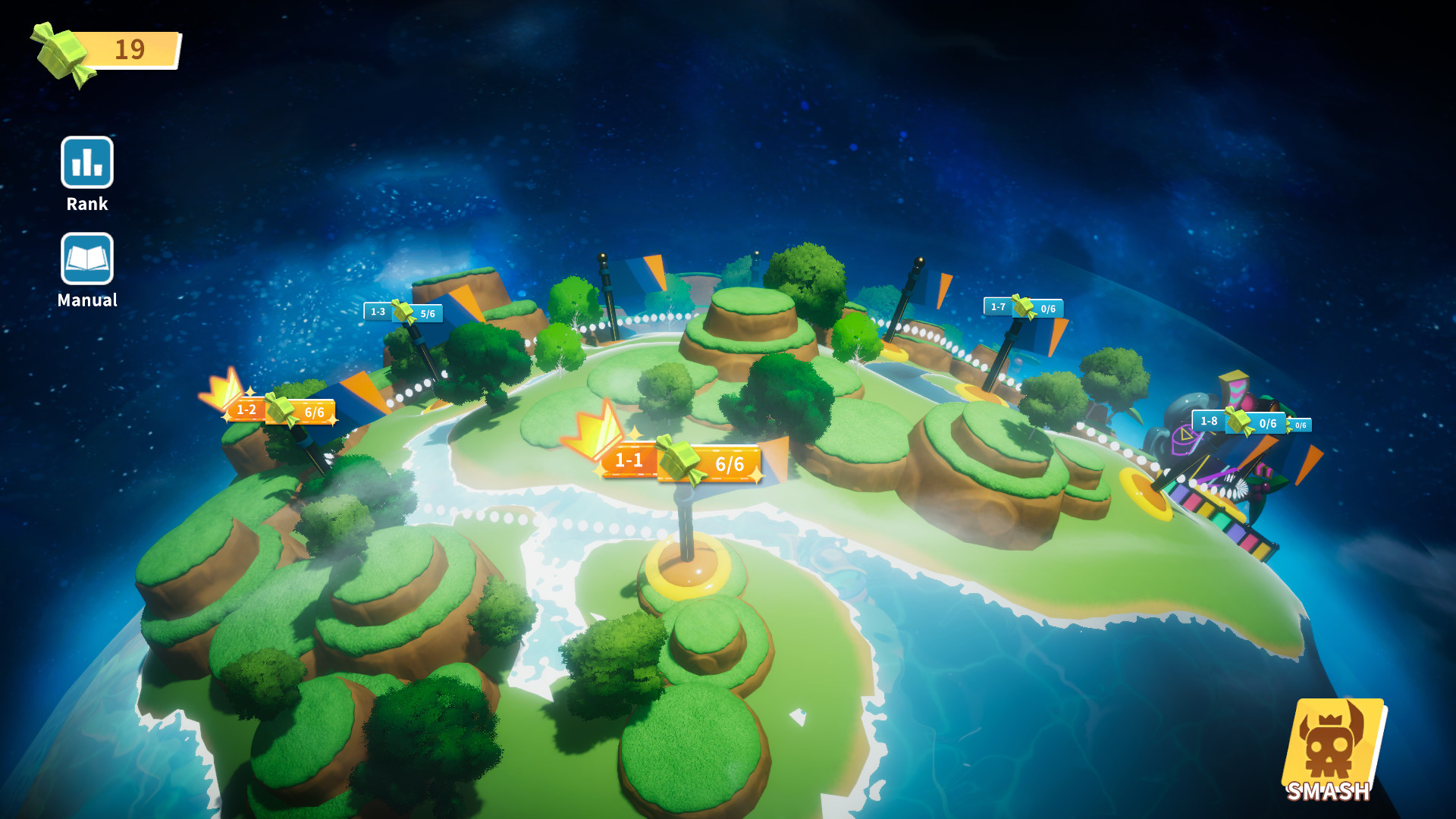Click the 6/6 progress readout on level 1-2
This screenshot has height=819, width=1456.
313,412
